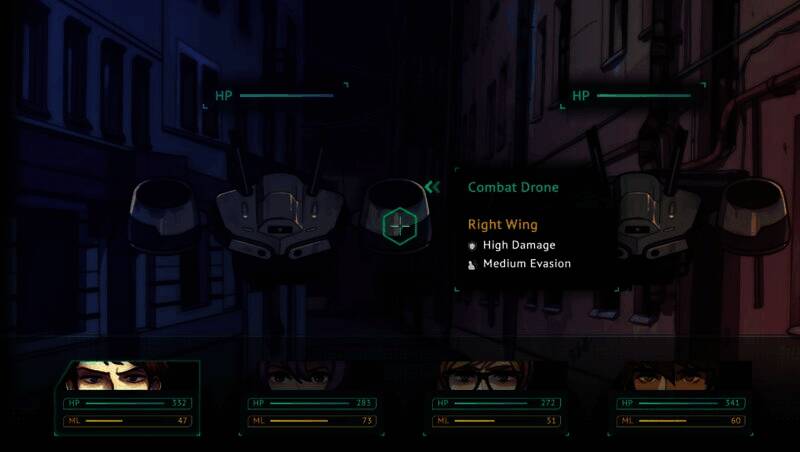Confirm the hexagonal target reticle on the Right Wing

tap(399, 226)
